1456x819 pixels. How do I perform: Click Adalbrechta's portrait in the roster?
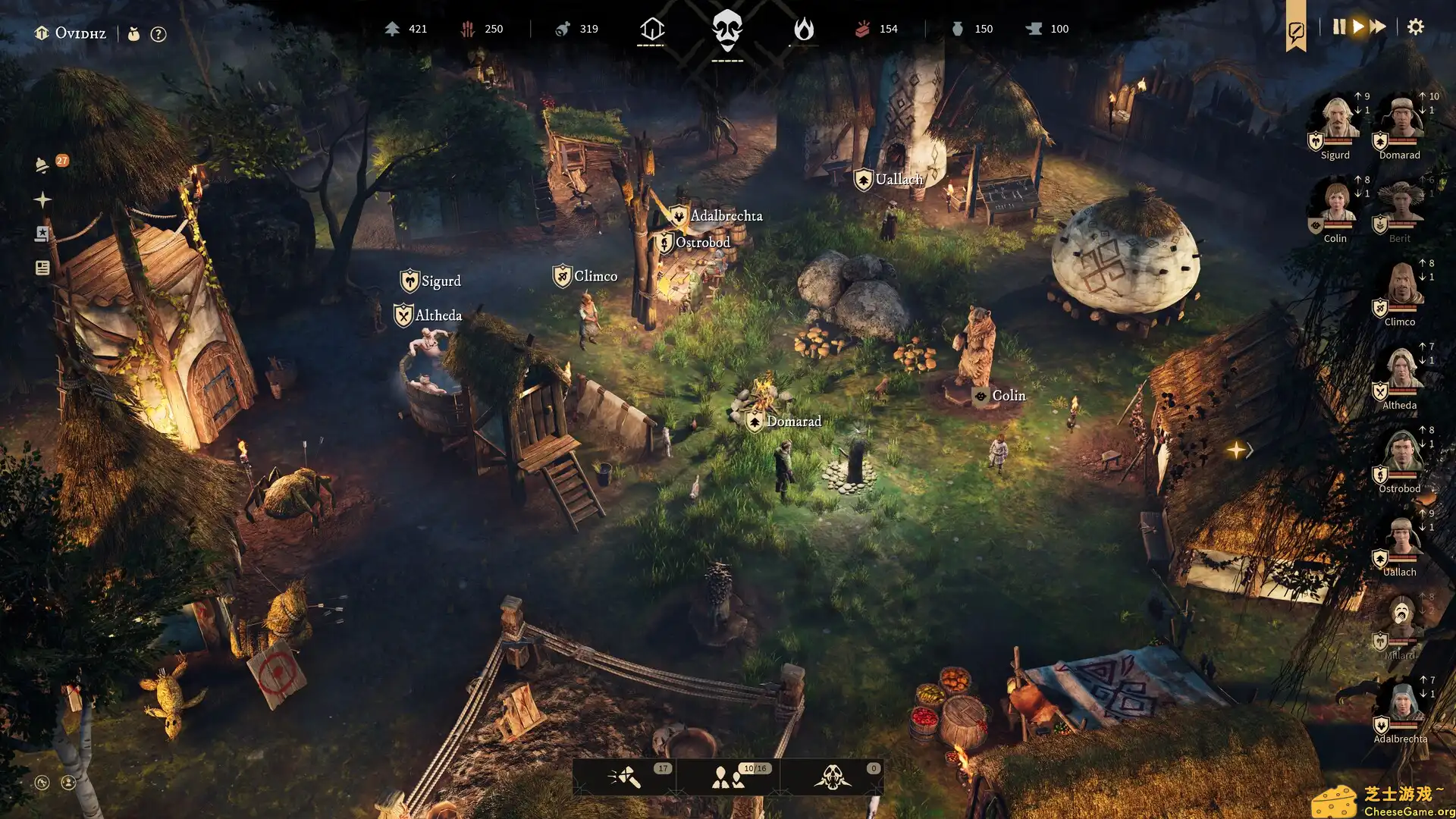pos(1401,704)
